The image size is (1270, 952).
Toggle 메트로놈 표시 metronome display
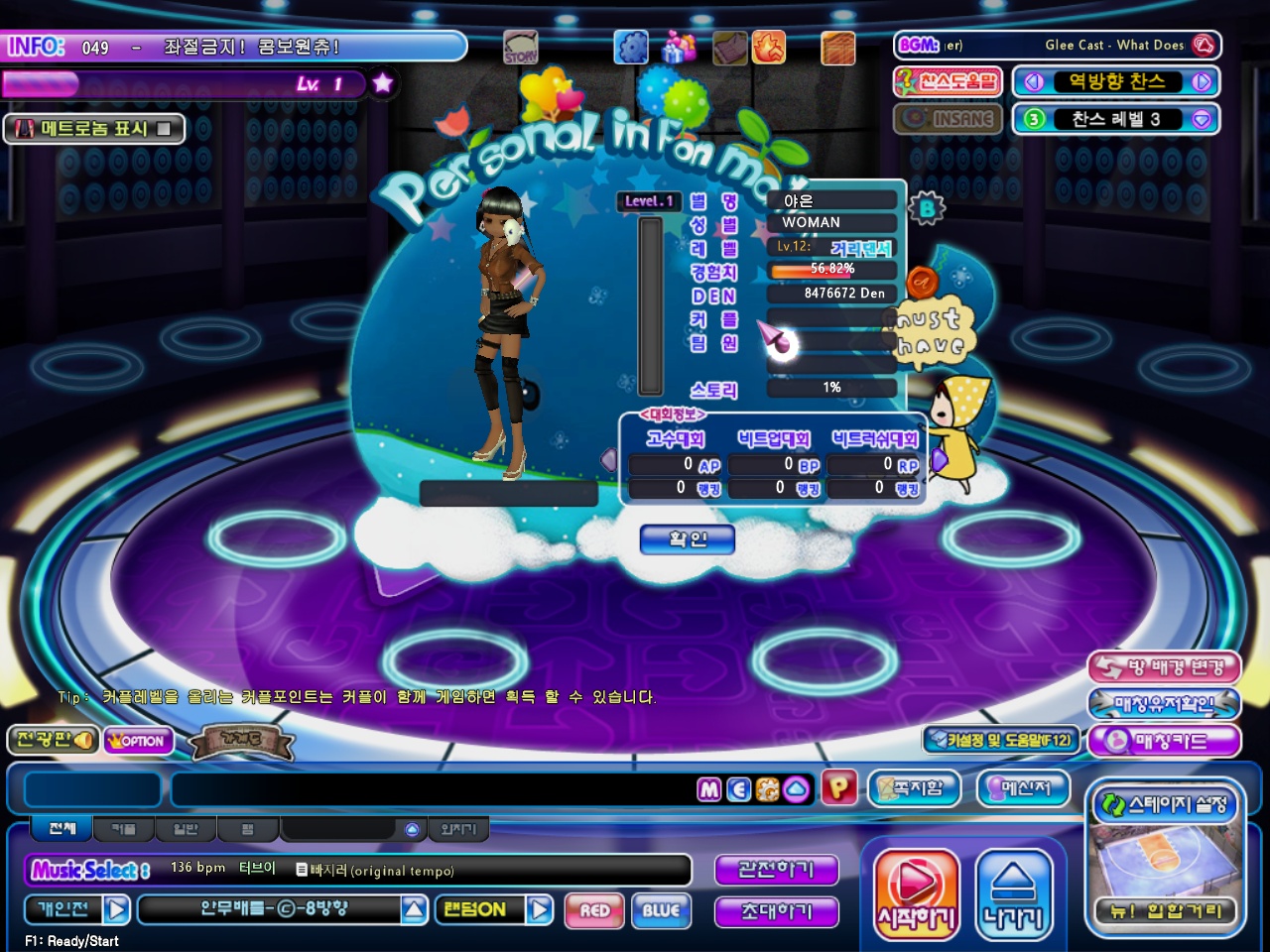point(94,128)
